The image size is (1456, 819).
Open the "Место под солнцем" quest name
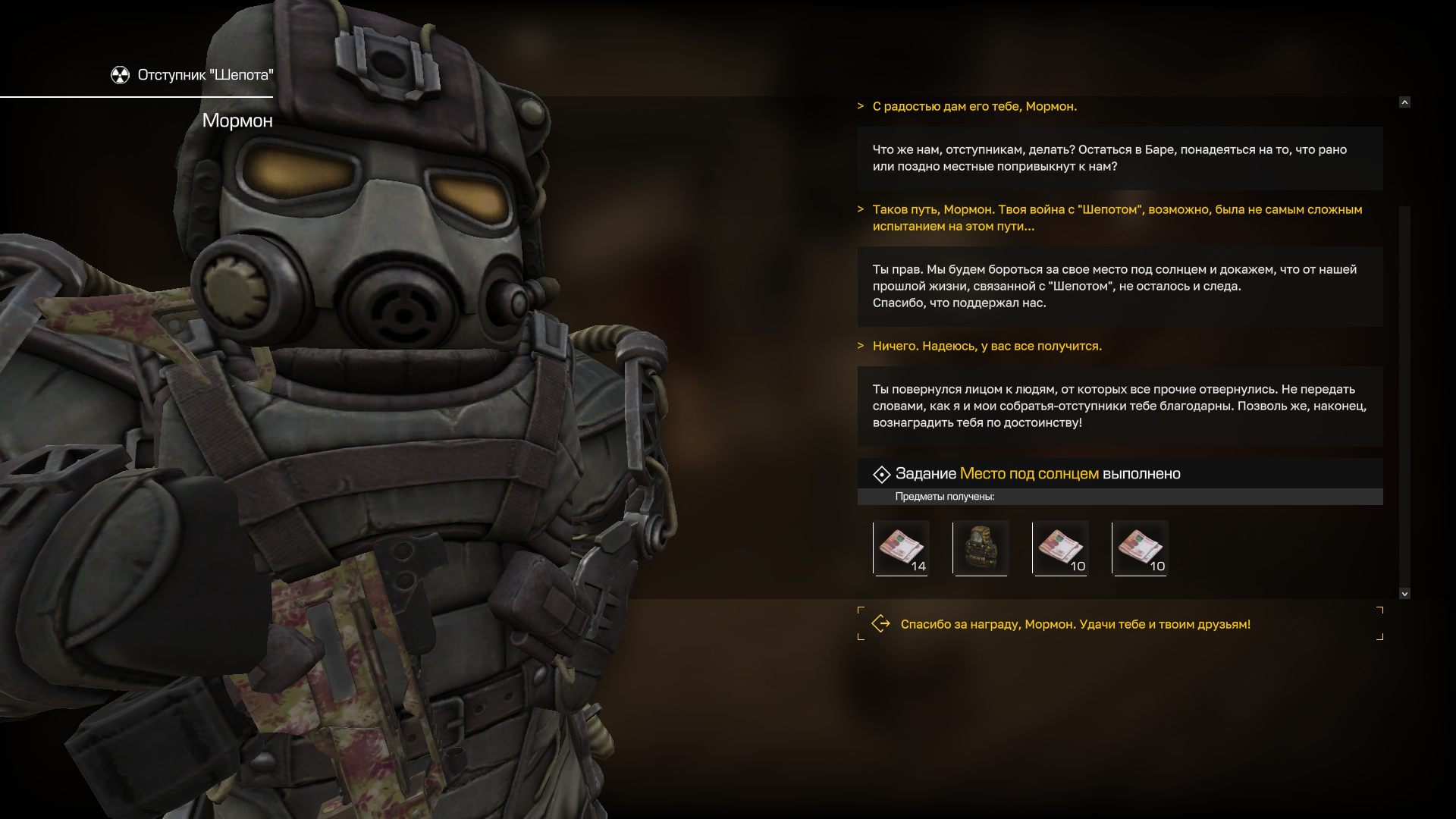pyautogui.click(x=1028, y=474)
